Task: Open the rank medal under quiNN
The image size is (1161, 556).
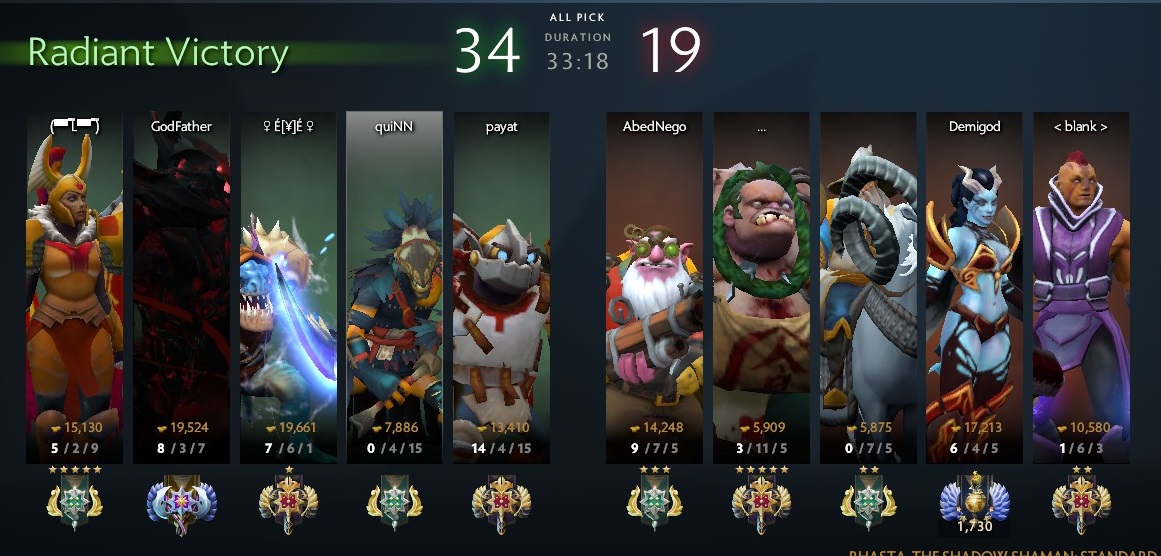Action: pyautogui.click(x=394, y=500)
